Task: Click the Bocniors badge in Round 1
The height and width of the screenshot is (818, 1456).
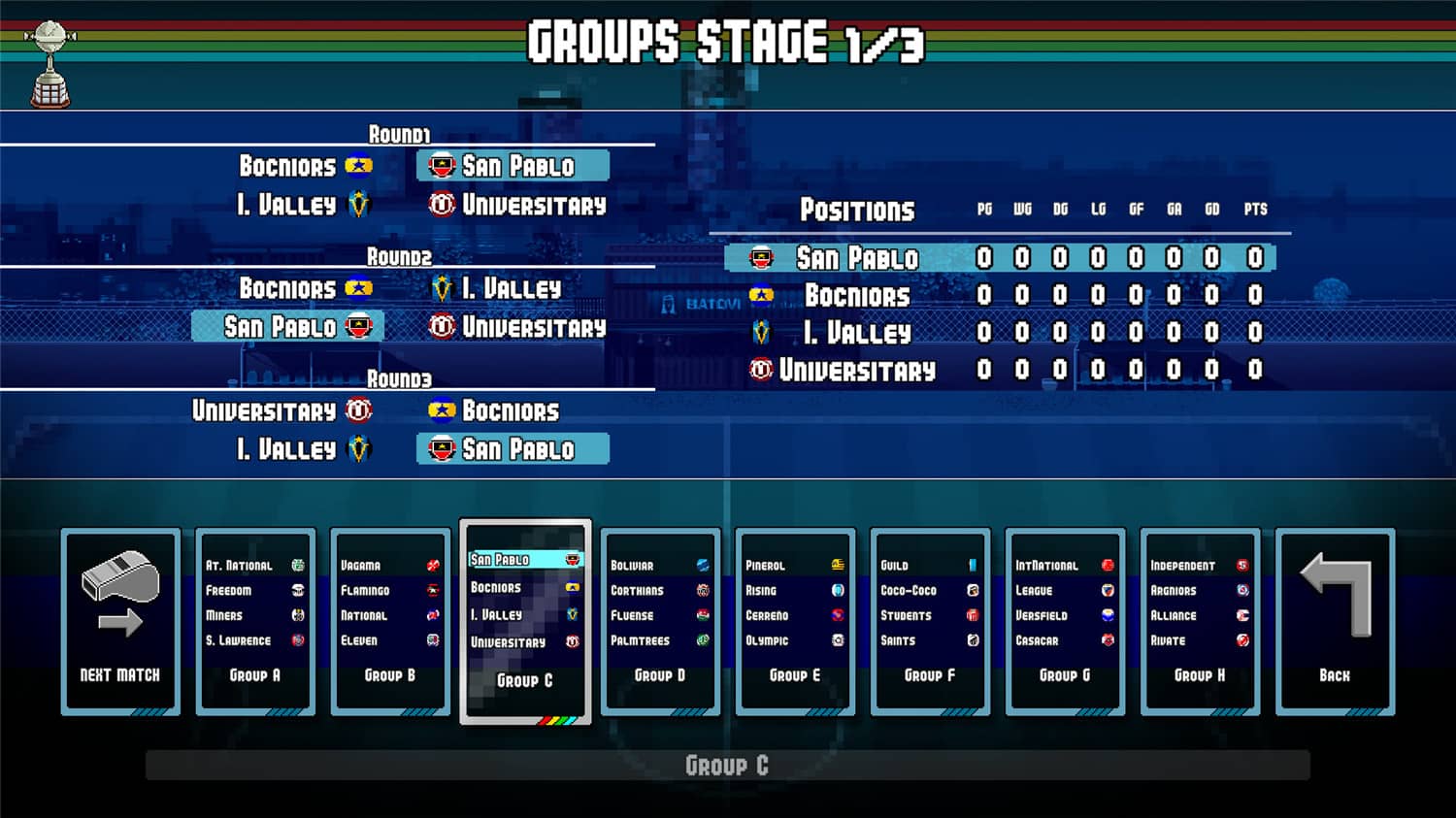Action: pos(359,166)
